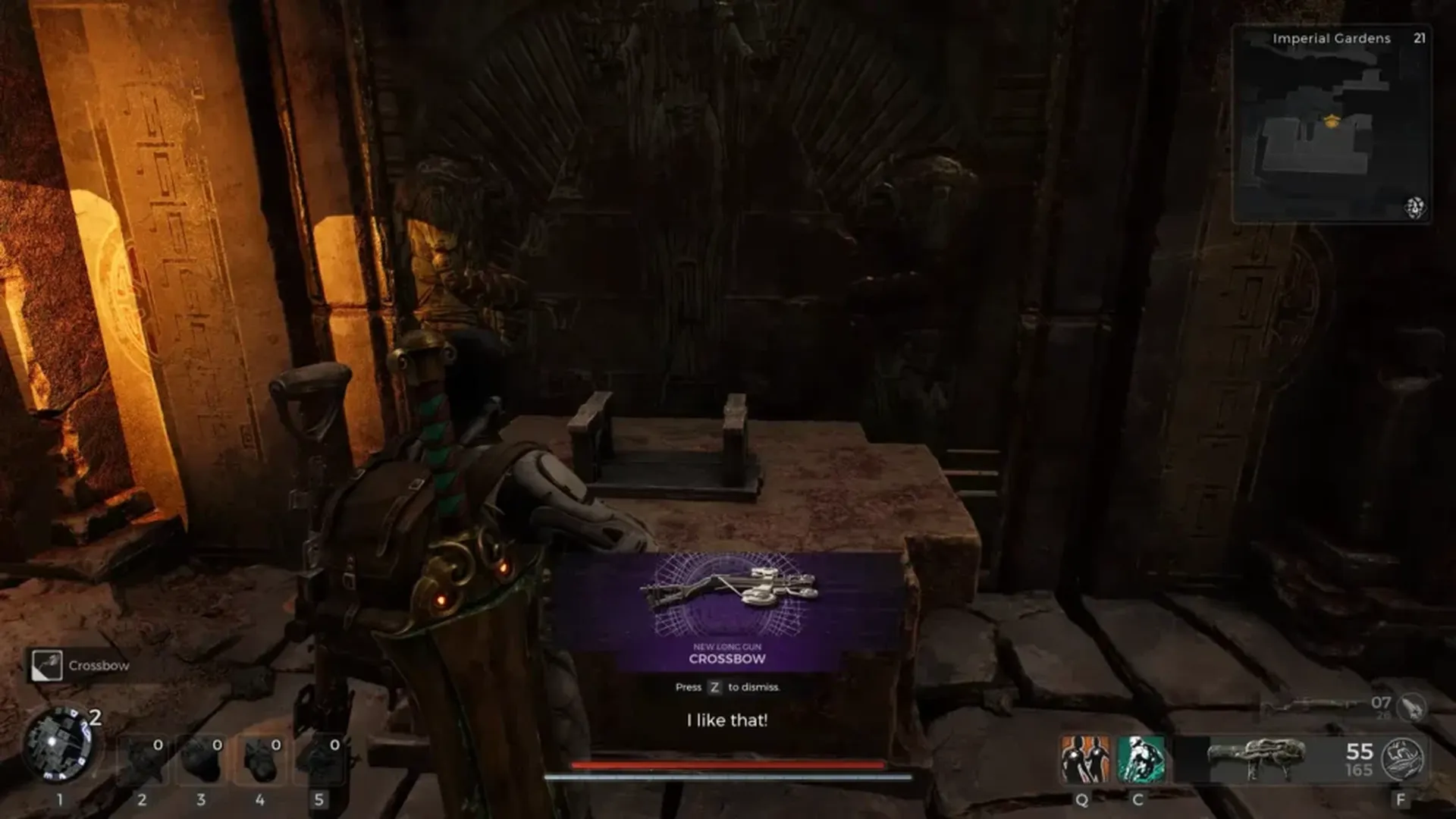Click the red health bar
The image size is (1456, 819).
(x=728, y=764)
